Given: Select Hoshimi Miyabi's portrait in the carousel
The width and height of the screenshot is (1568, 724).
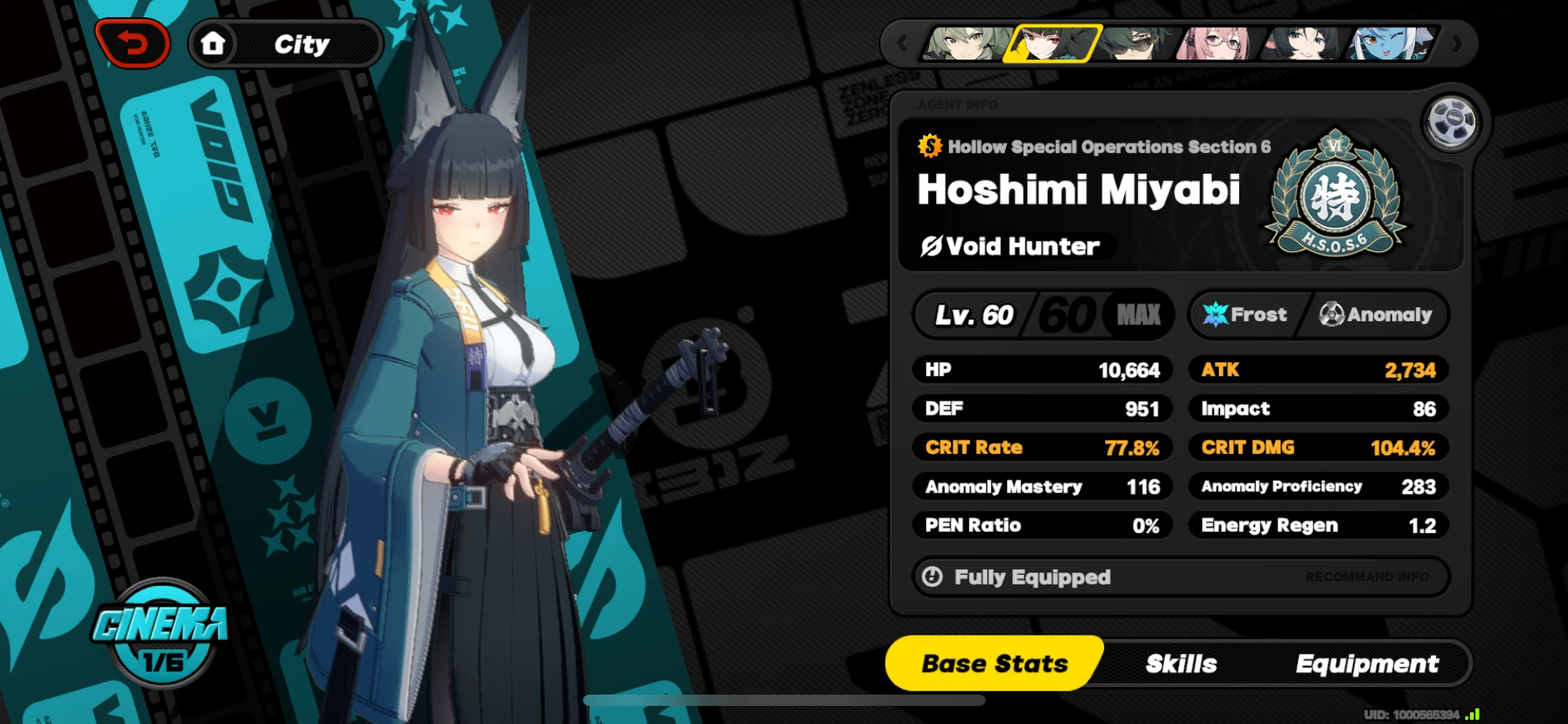Looking at the screenshot, I should point(1054,44).
